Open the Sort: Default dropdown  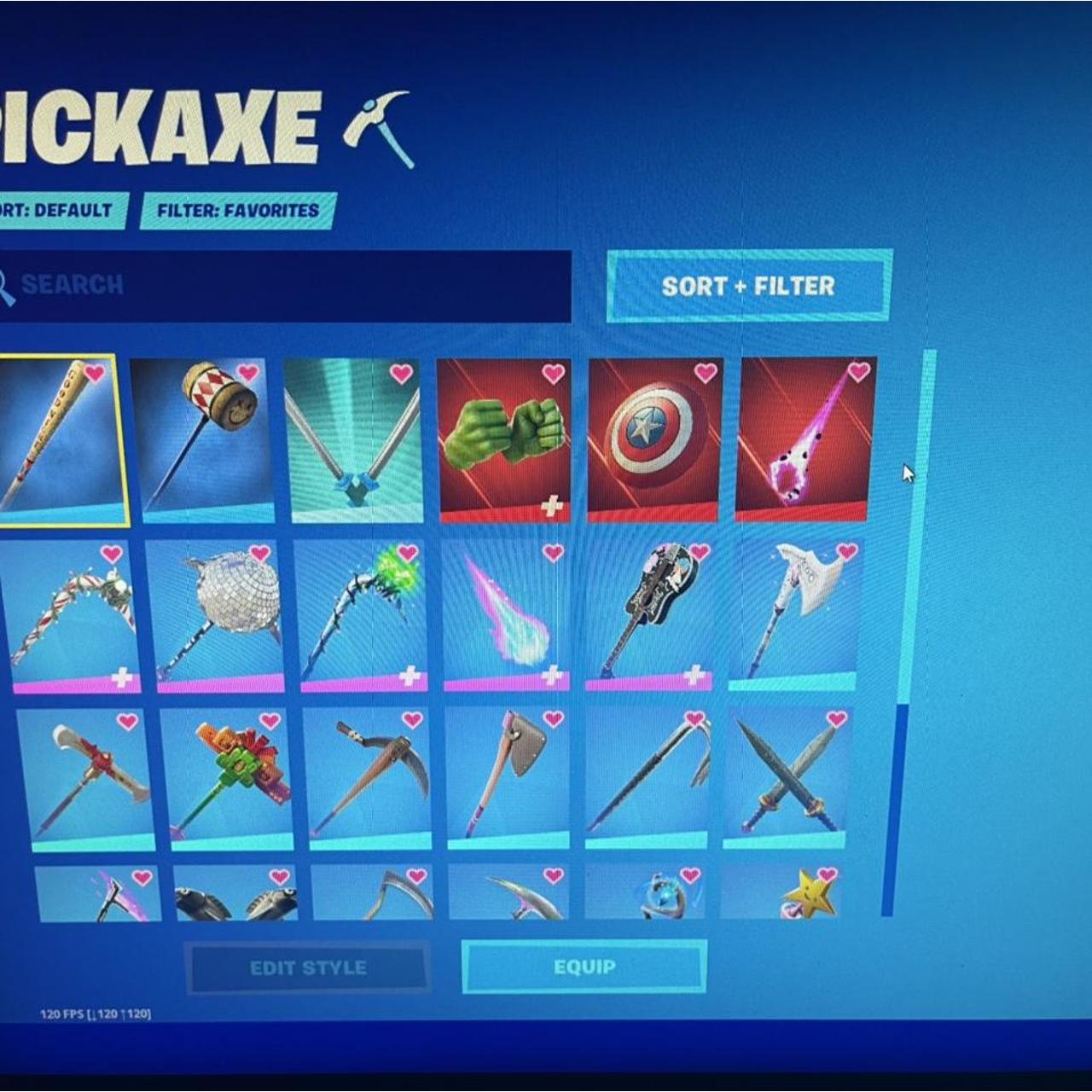point(60,209)
